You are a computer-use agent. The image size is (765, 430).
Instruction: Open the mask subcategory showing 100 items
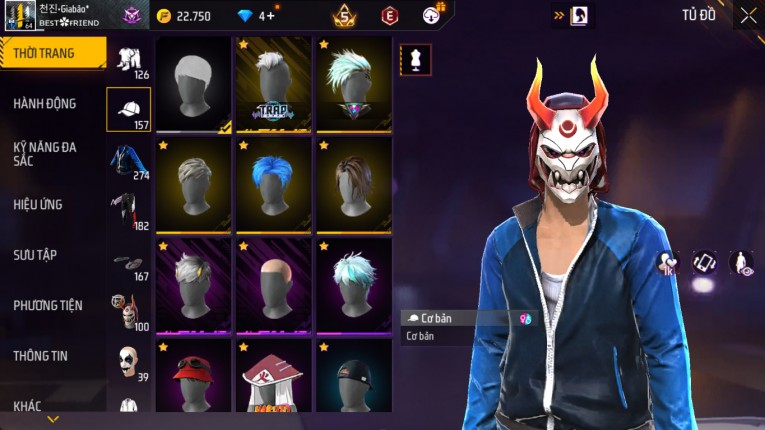pos(126,312)
